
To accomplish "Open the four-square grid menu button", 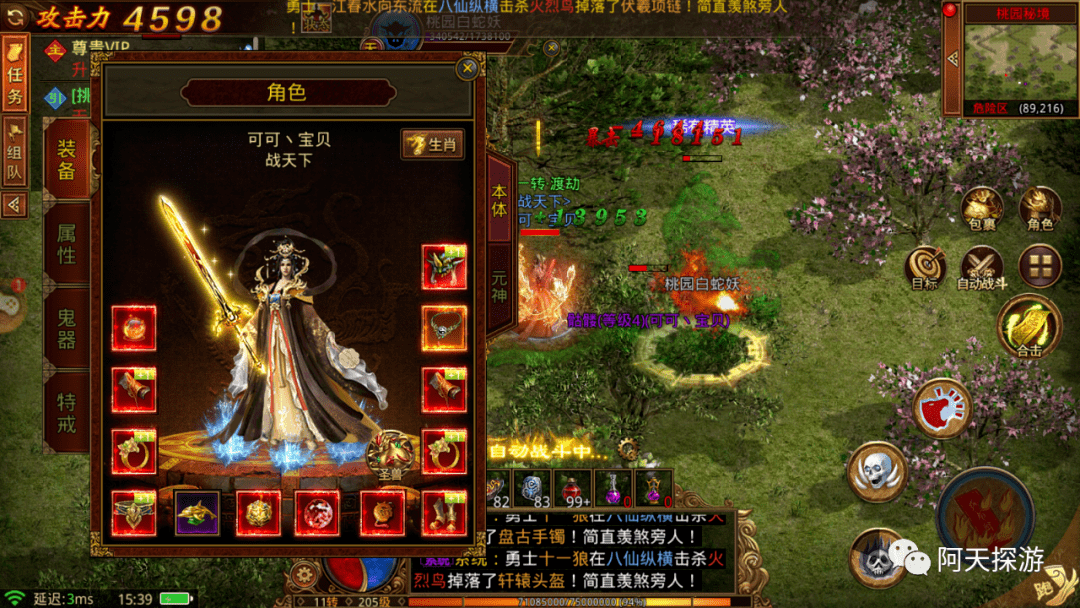I will click(x=1039, y=266).
